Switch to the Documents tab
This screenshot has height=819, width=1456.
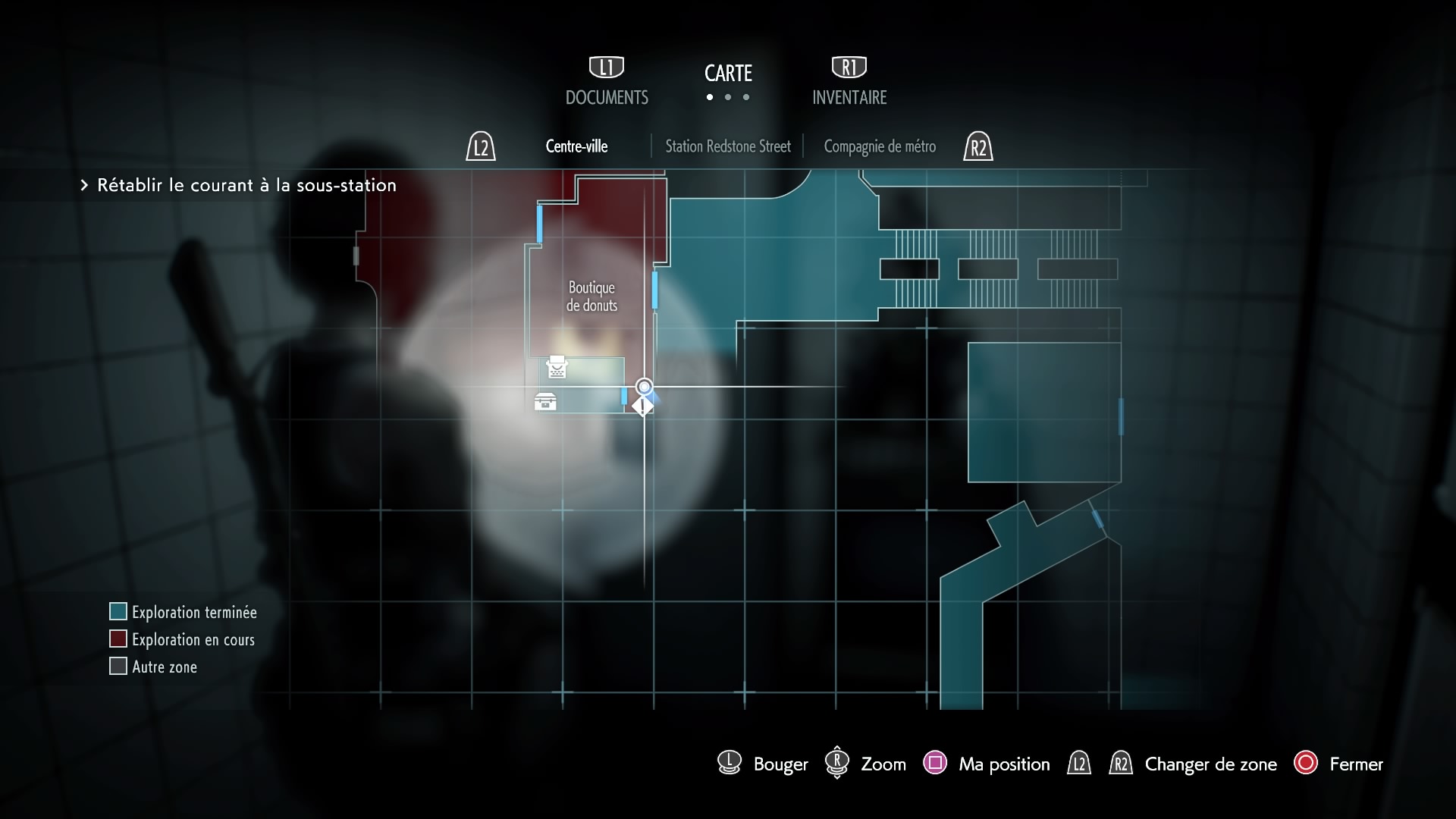click(x=607, y=97)
